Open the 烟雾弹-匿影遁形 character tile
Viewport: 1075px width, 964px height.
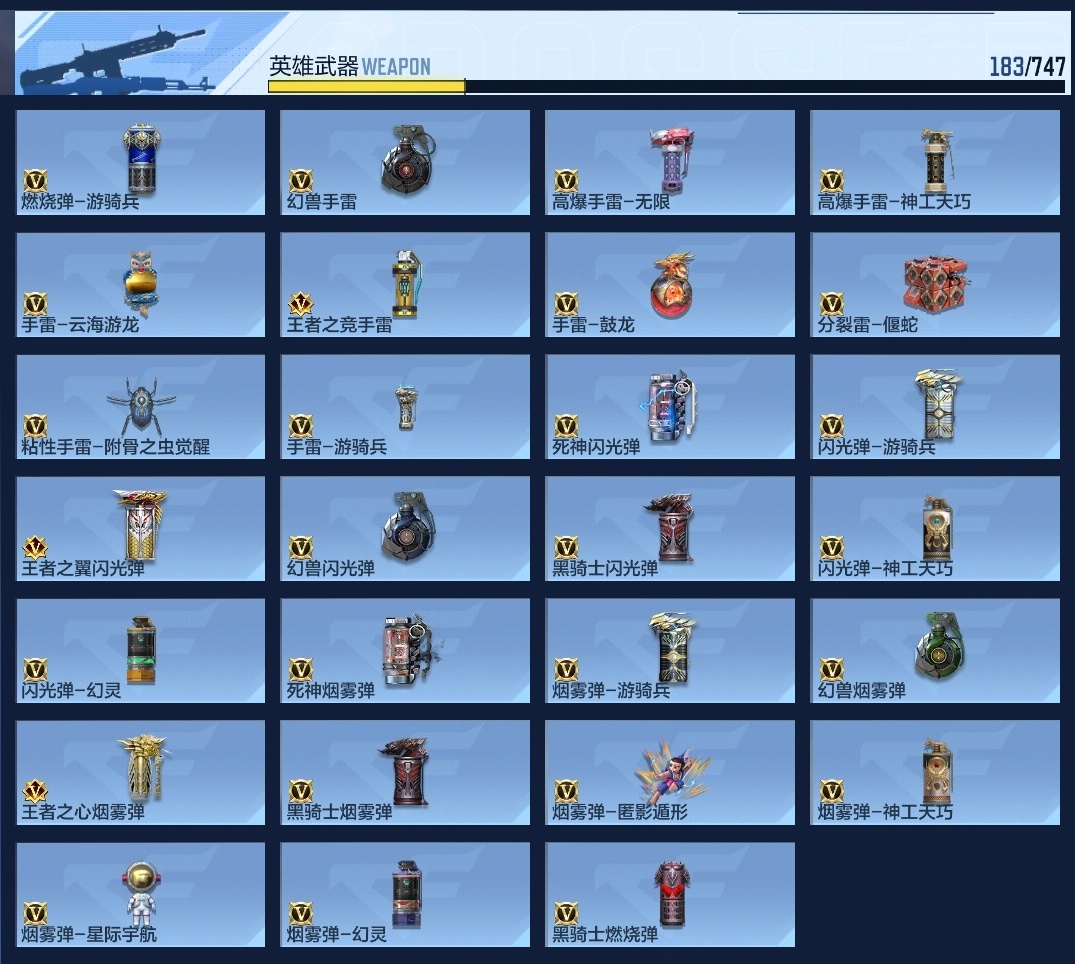coord(670,773)
